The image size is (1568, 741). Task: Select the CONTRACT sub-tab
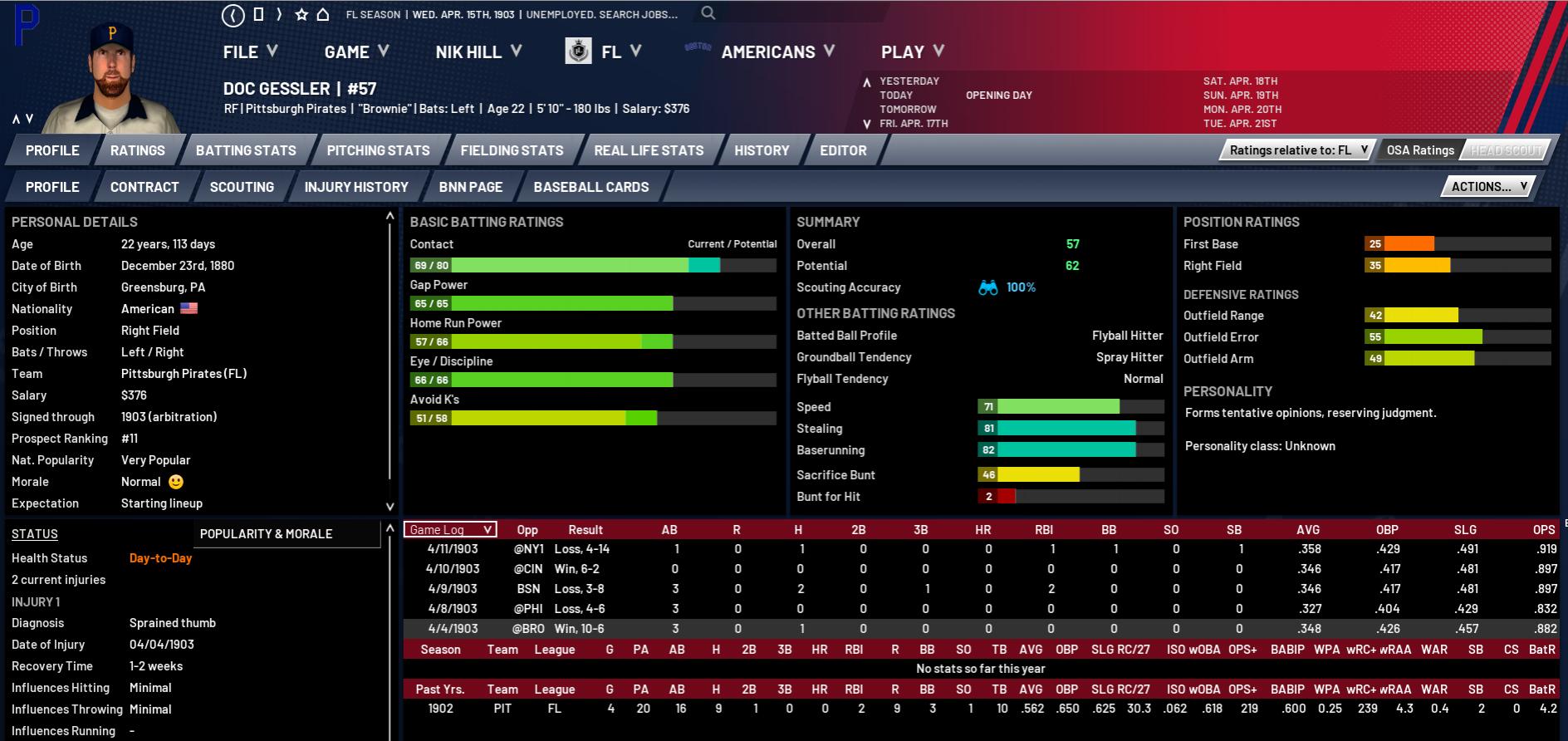click(145, 187)
